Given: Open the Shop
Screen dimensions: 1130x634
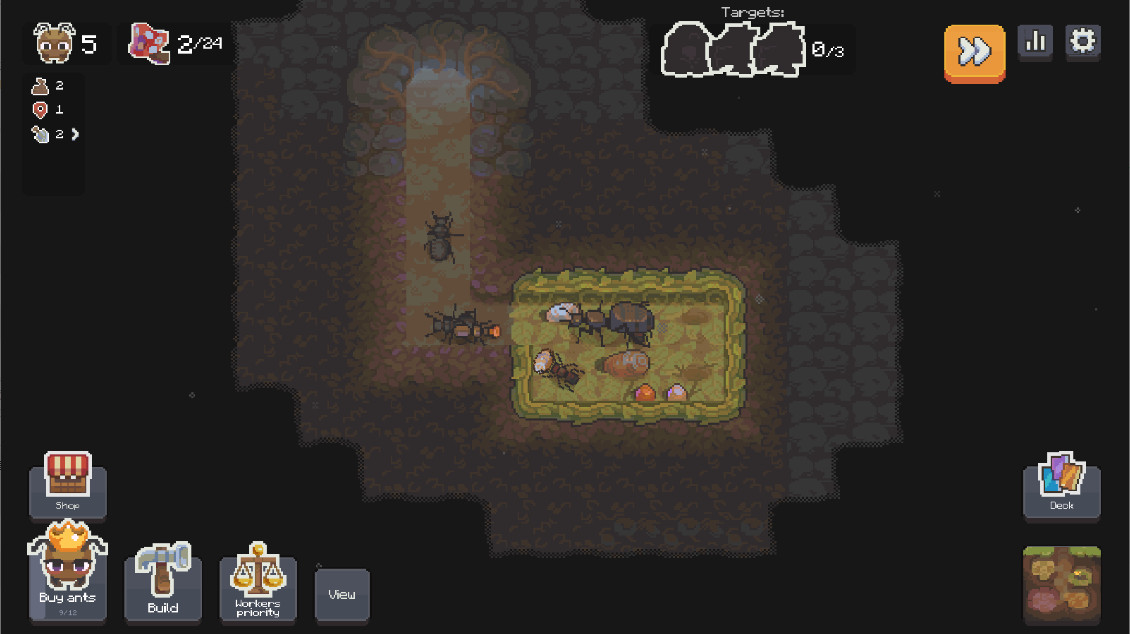Looking at the screenshot, I should (68, 484).
